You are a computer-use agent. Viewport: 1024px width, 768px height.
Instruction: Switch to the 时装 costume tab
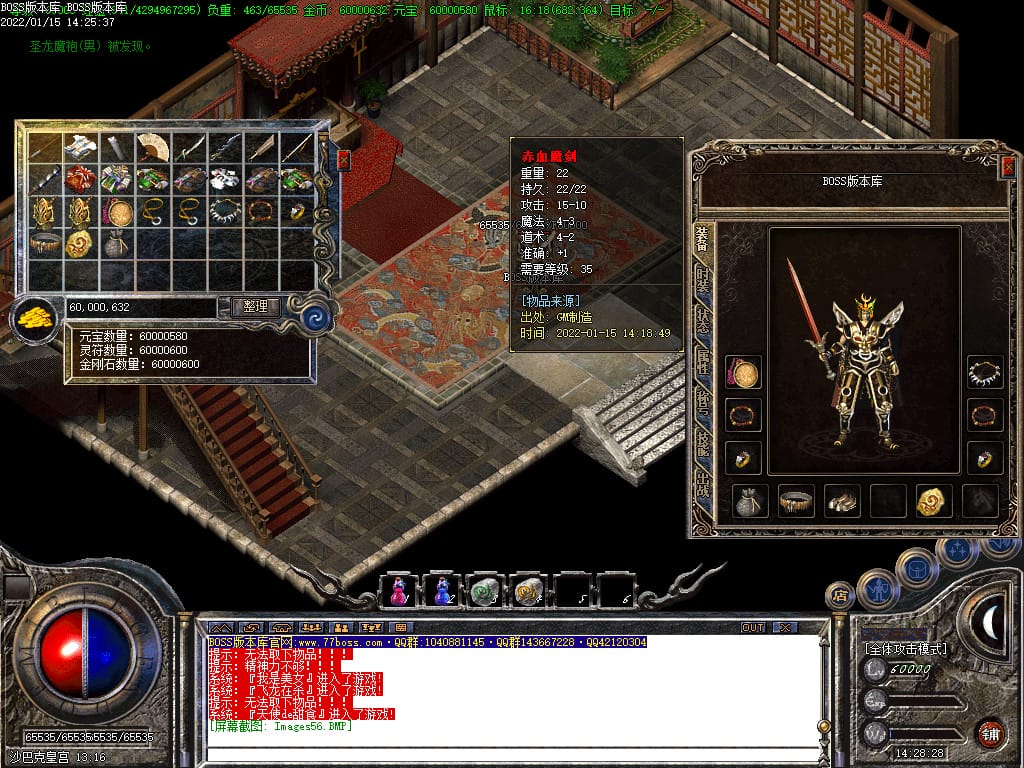coord(703,282)
